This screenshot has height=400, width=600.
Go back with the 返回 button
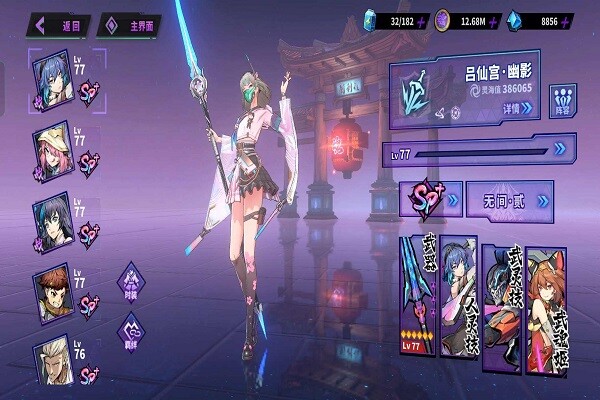(x=60, y=23)
